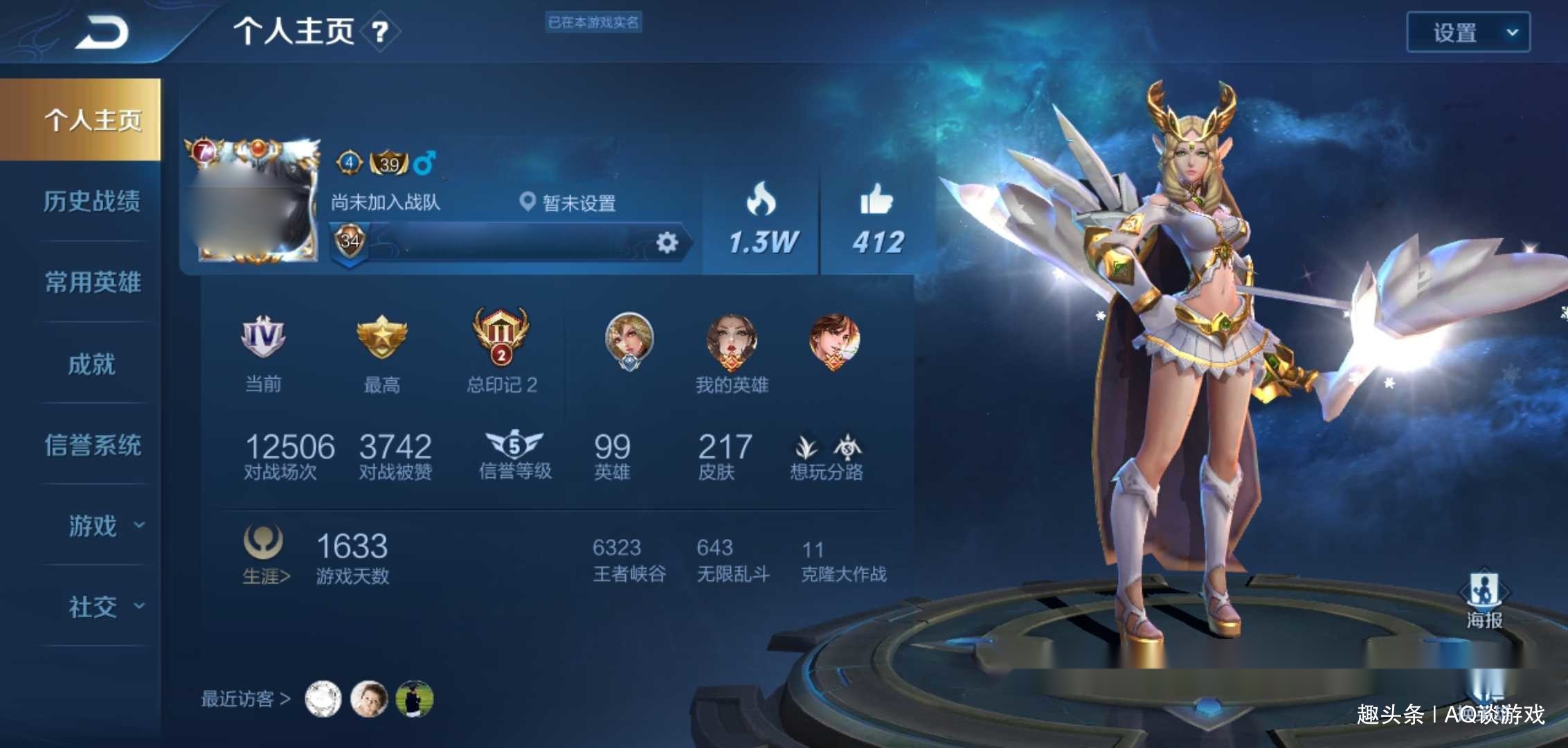Open the 设置 dropdown
1568x748 pixels.
(1468, 33)
